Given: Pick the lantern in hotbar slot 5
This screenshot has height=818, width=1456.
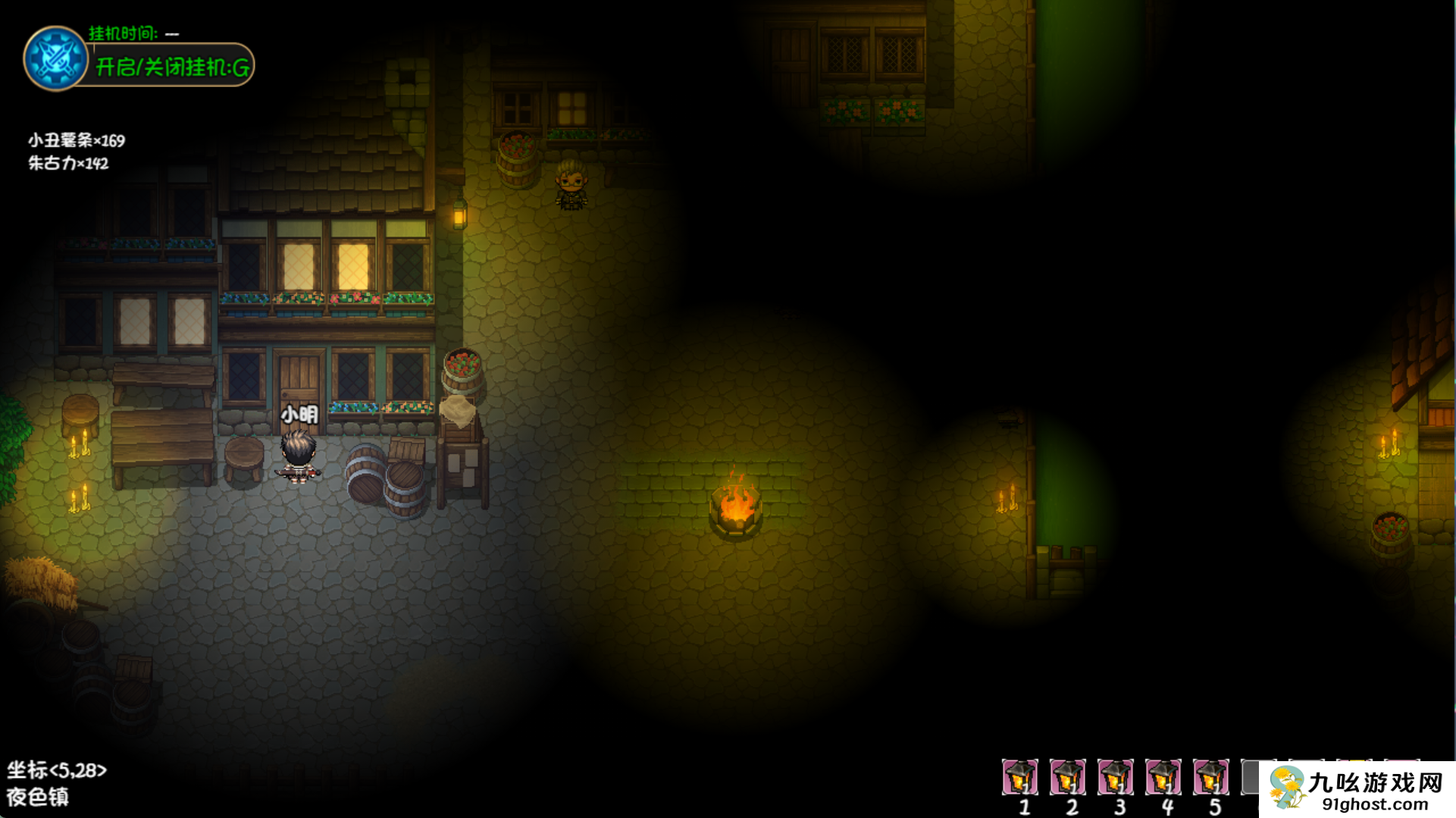Looking at the screenshot, I should 1210,776.
